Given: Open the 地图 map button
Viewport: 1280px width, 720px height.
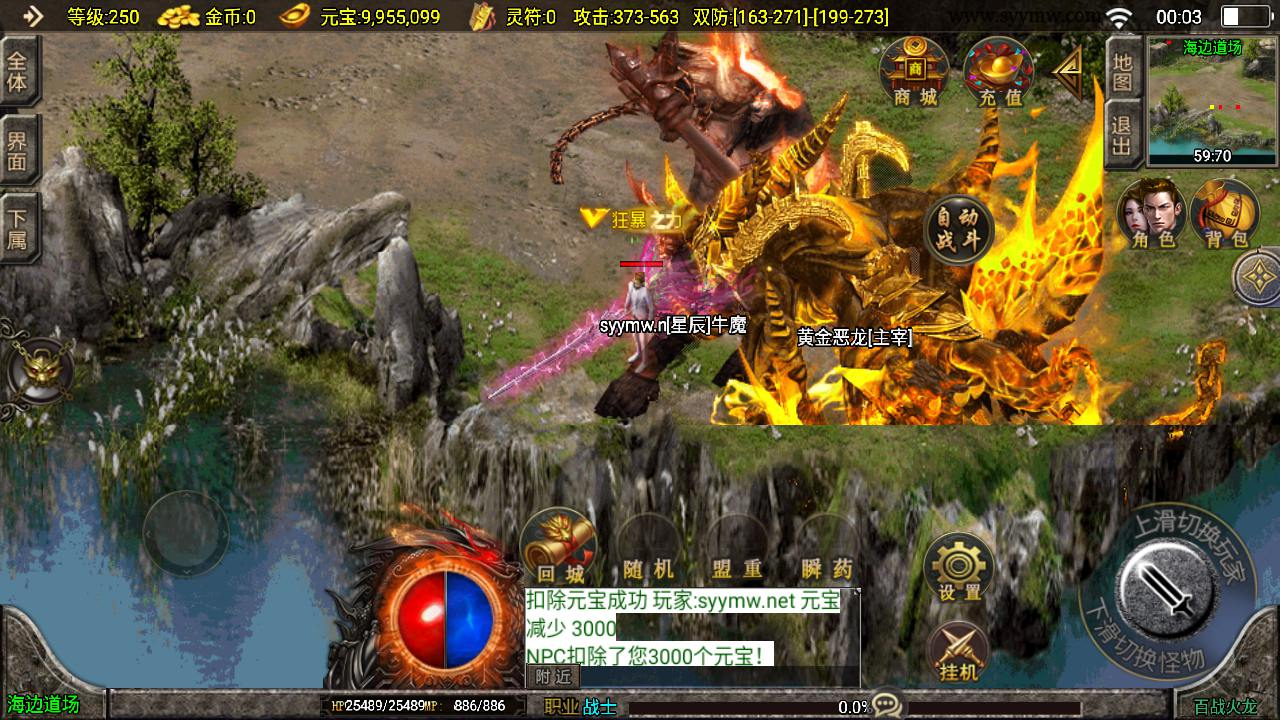Looking at the screenshot, I should click(x=1122, y=71).
